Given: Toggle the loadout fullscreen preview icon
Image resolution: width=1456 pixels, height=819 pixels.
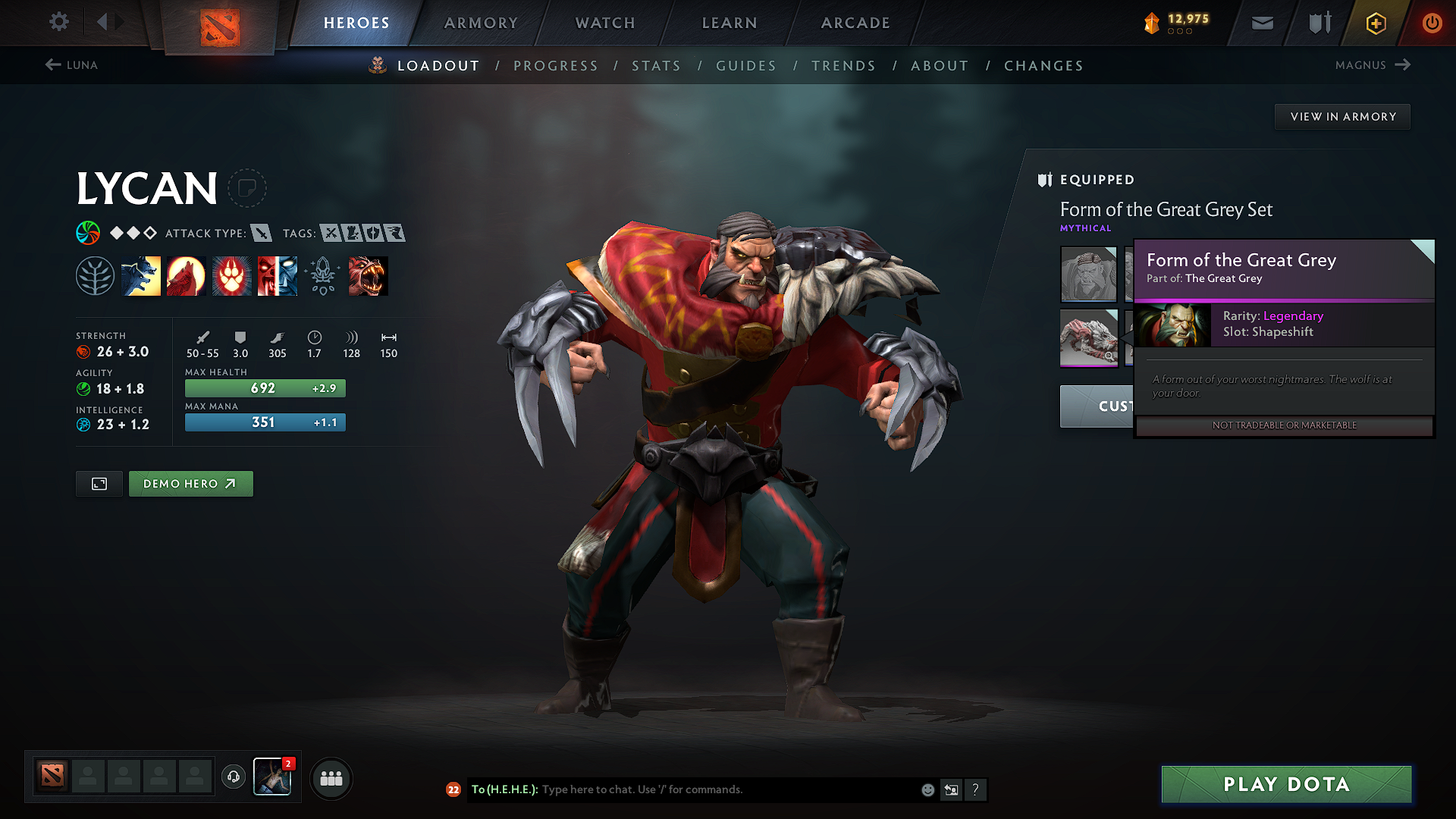Looking at the screenshot, I should click(99, 483).
